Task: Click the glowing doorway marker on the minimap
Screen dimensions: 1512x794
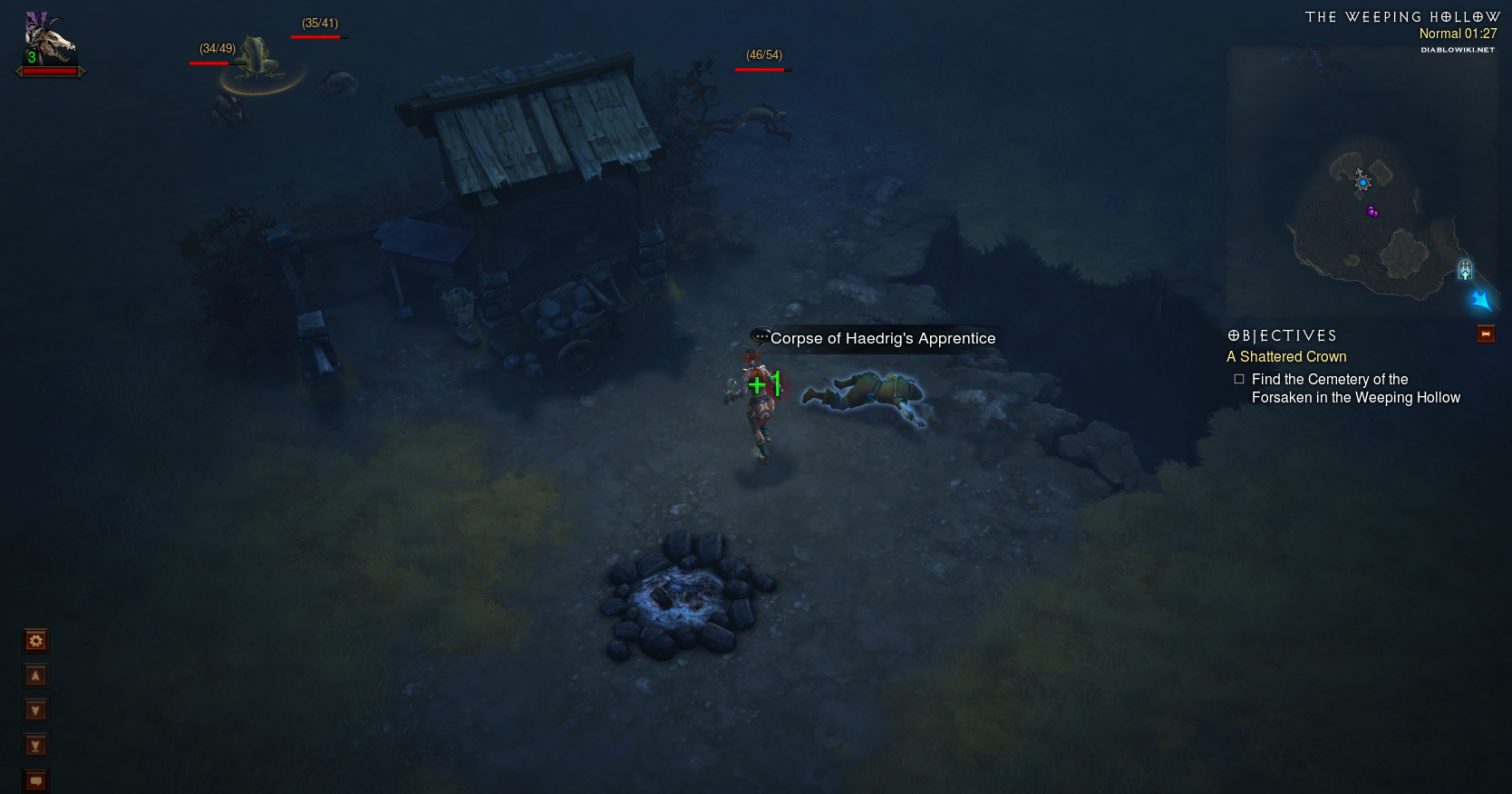Action: pyautogui.click(x=1465, y=269)
